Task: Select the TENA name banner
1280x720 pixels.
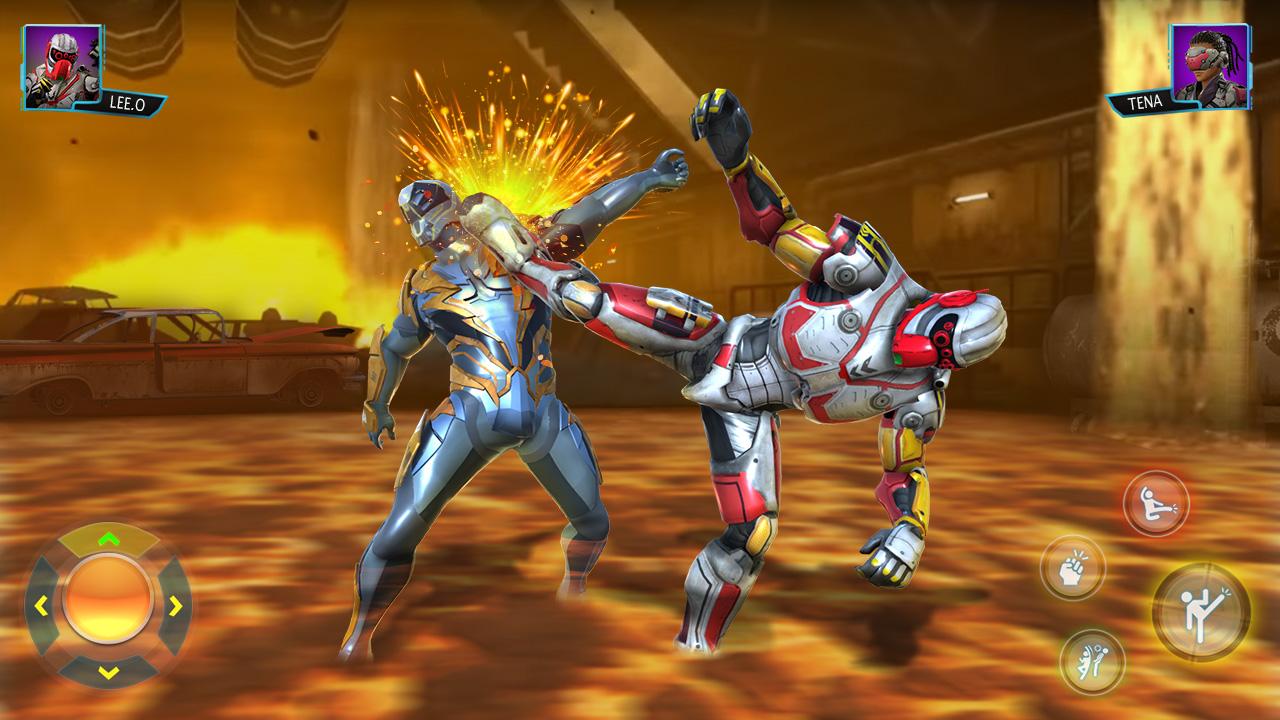Action: (x=1147, y=104)
